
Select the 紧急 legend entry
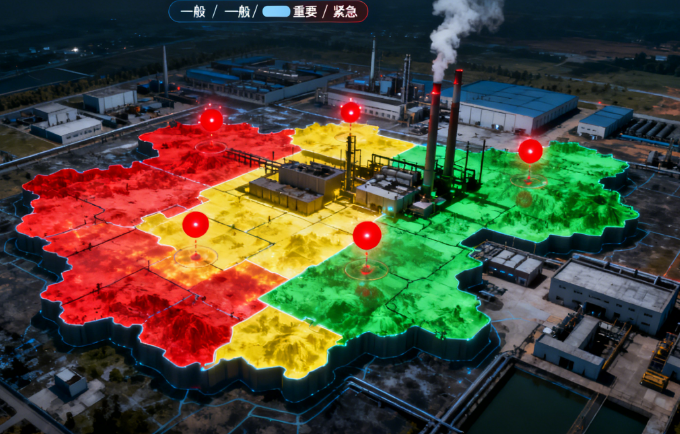point(346,12)
